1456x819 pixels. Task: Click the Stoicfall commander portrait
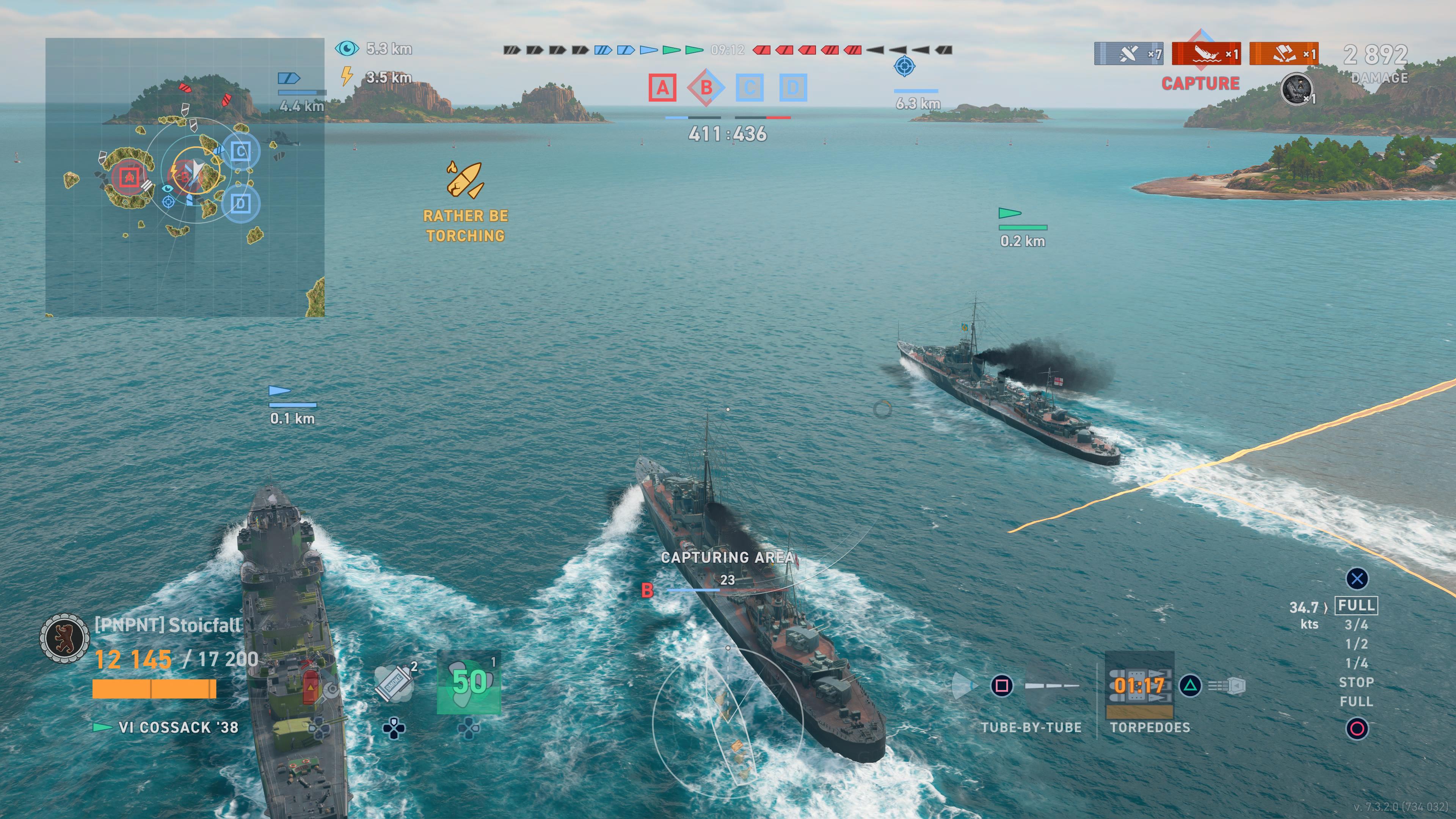[64, 637]
